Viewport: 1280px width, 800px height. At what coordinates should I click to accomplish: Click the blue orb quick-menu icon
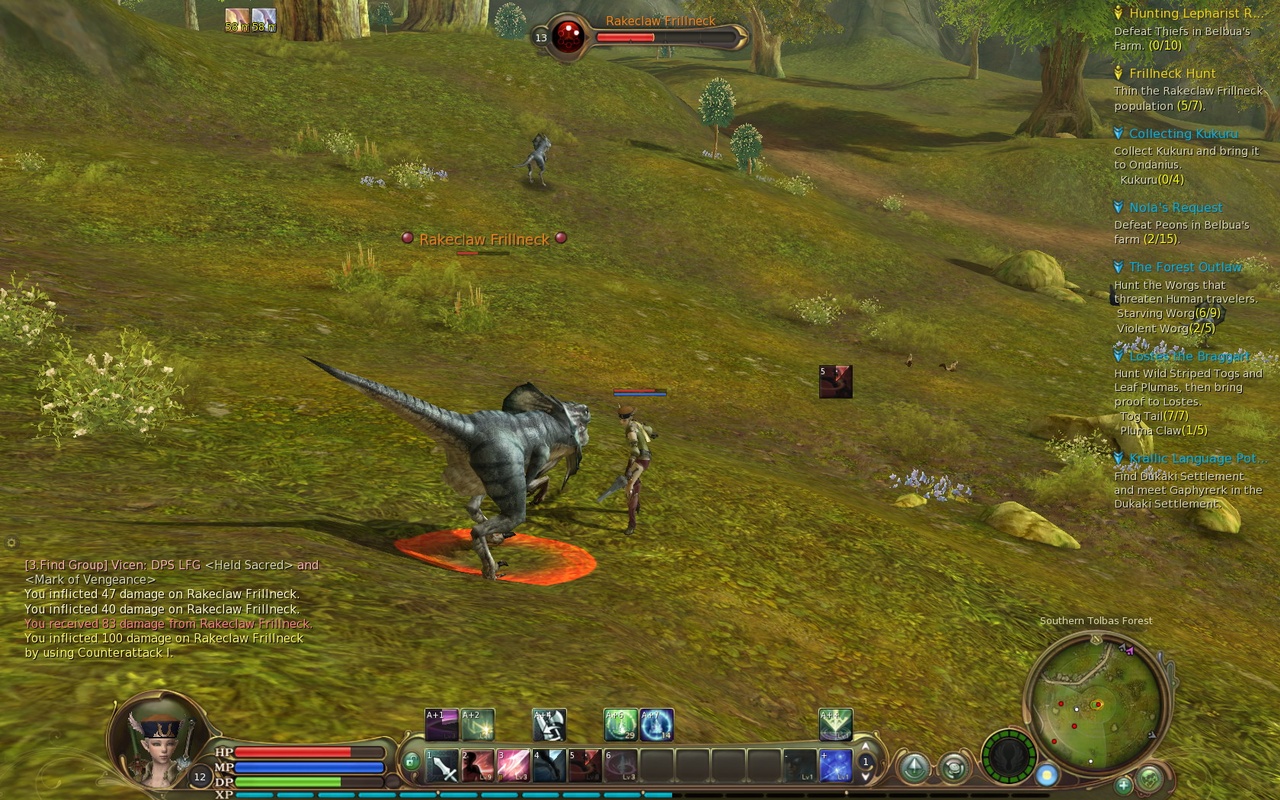pyautogui.click(x=1047, y=776)
